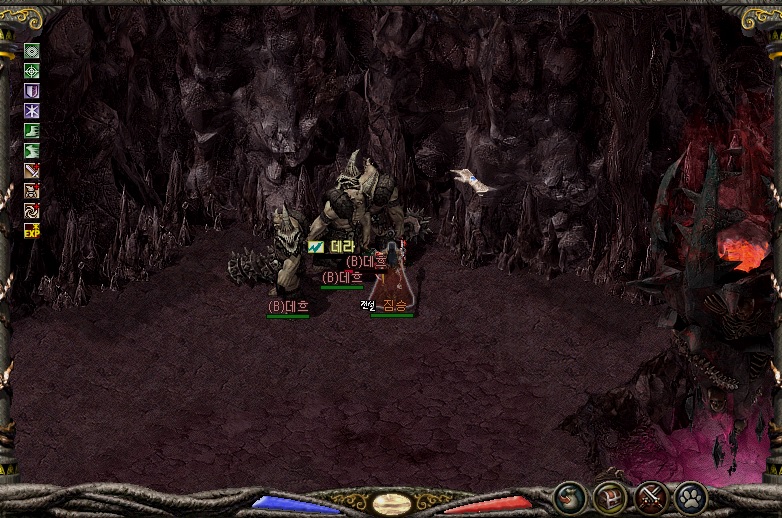The width and height of the screenshot is (782, 518).
Task: Select the armor with red plus icon
Action: pyautogui.click(x=32, y=191)
